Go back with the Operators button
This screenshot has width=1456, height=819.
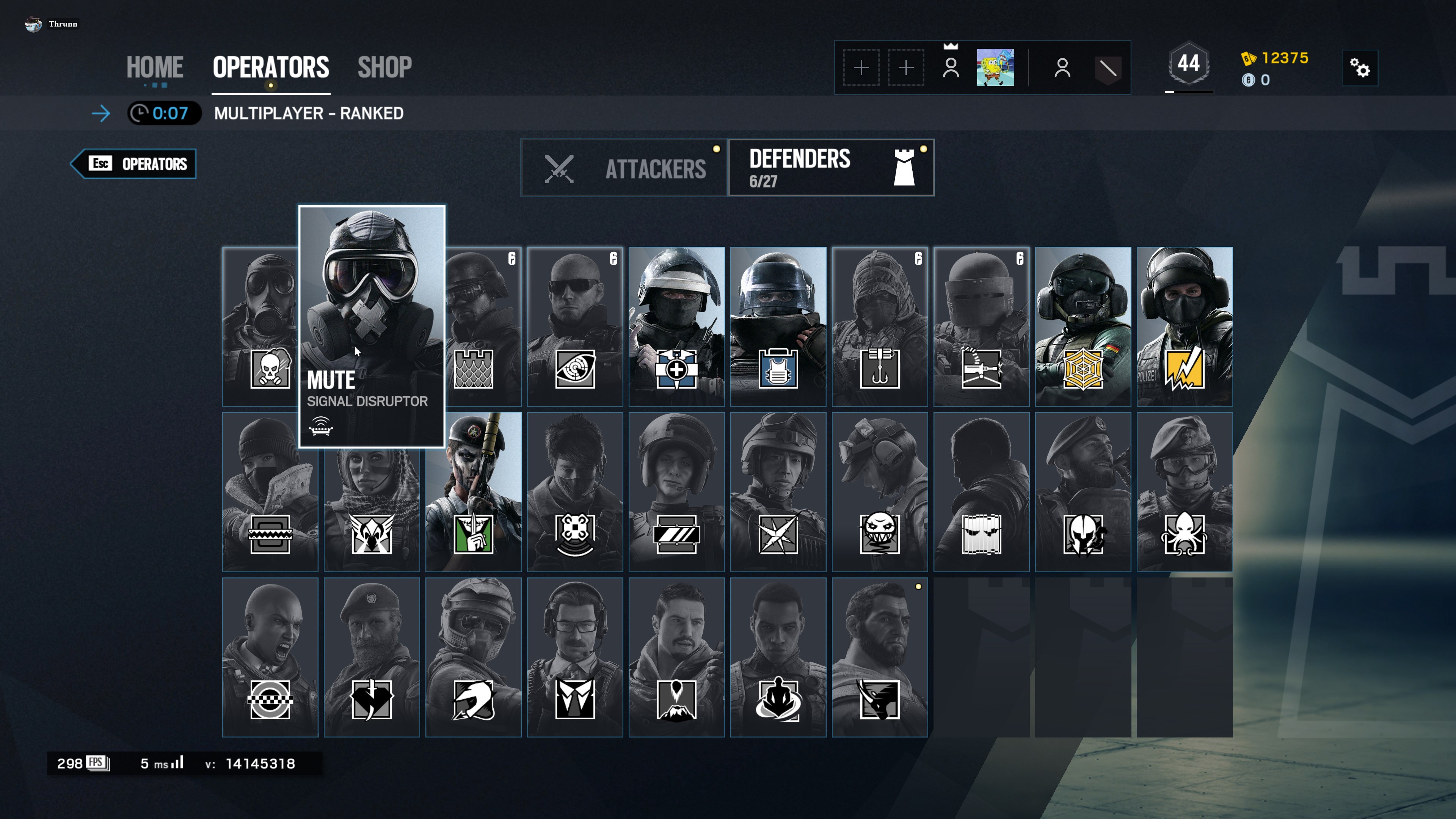[134, 164]
